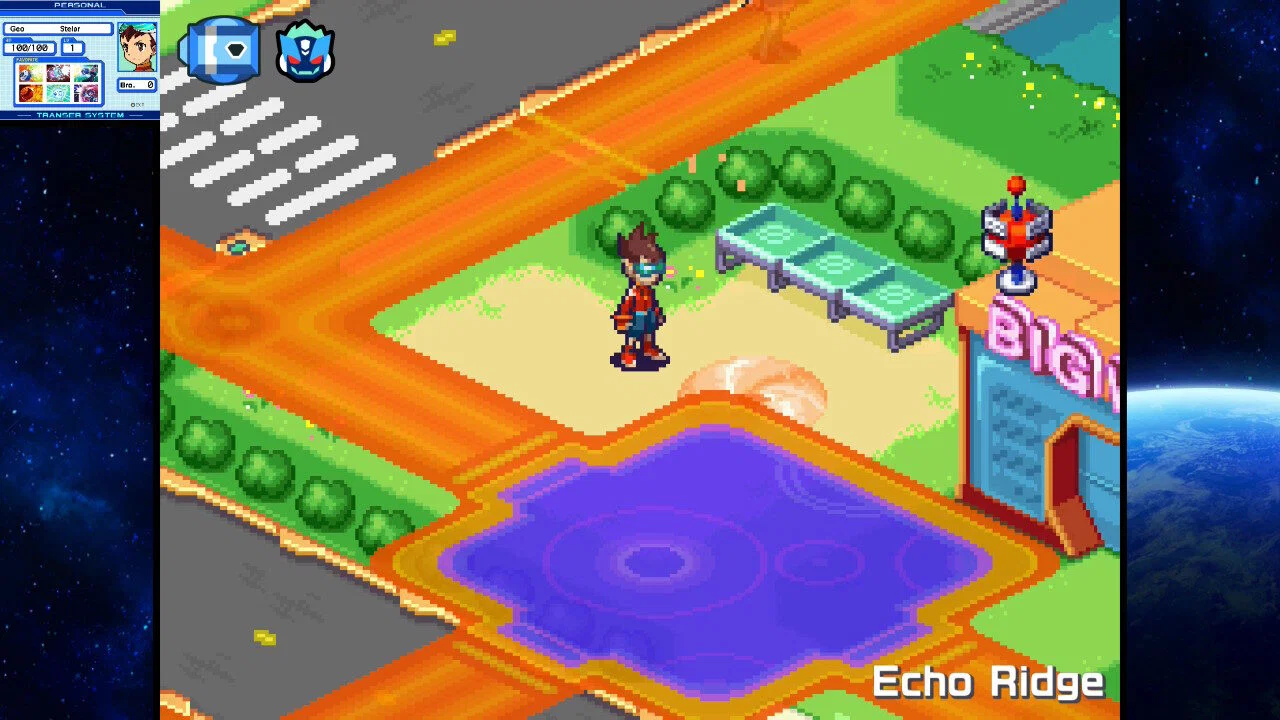Toggle the FAVORITE card panel

click(x=27, y=60)
